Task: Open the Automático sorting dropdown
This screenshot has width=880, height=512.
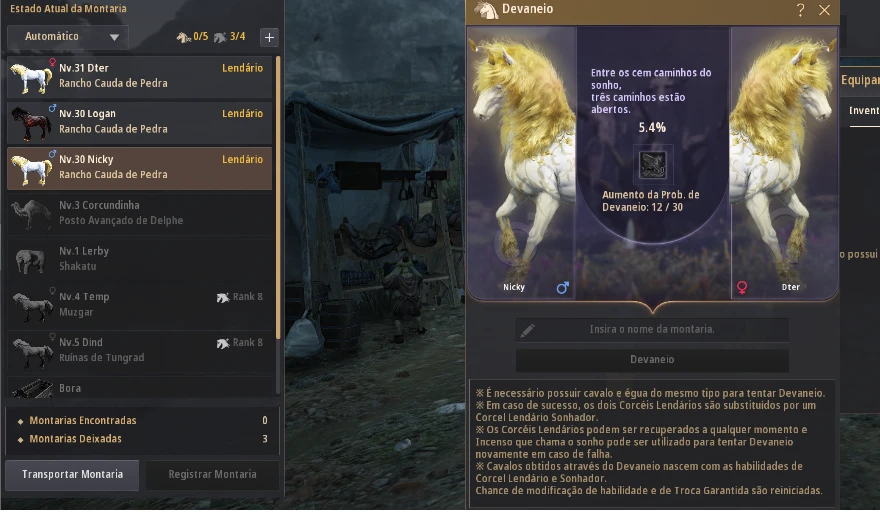Action: tap(67, 37)
